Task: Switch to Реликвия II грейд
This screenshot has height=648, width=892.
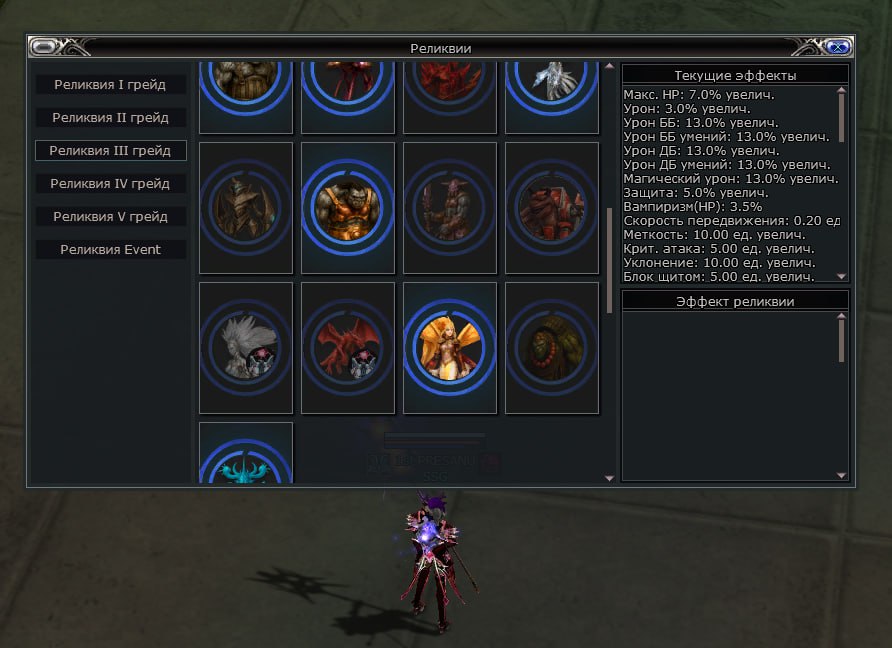Action: (110, 118)
